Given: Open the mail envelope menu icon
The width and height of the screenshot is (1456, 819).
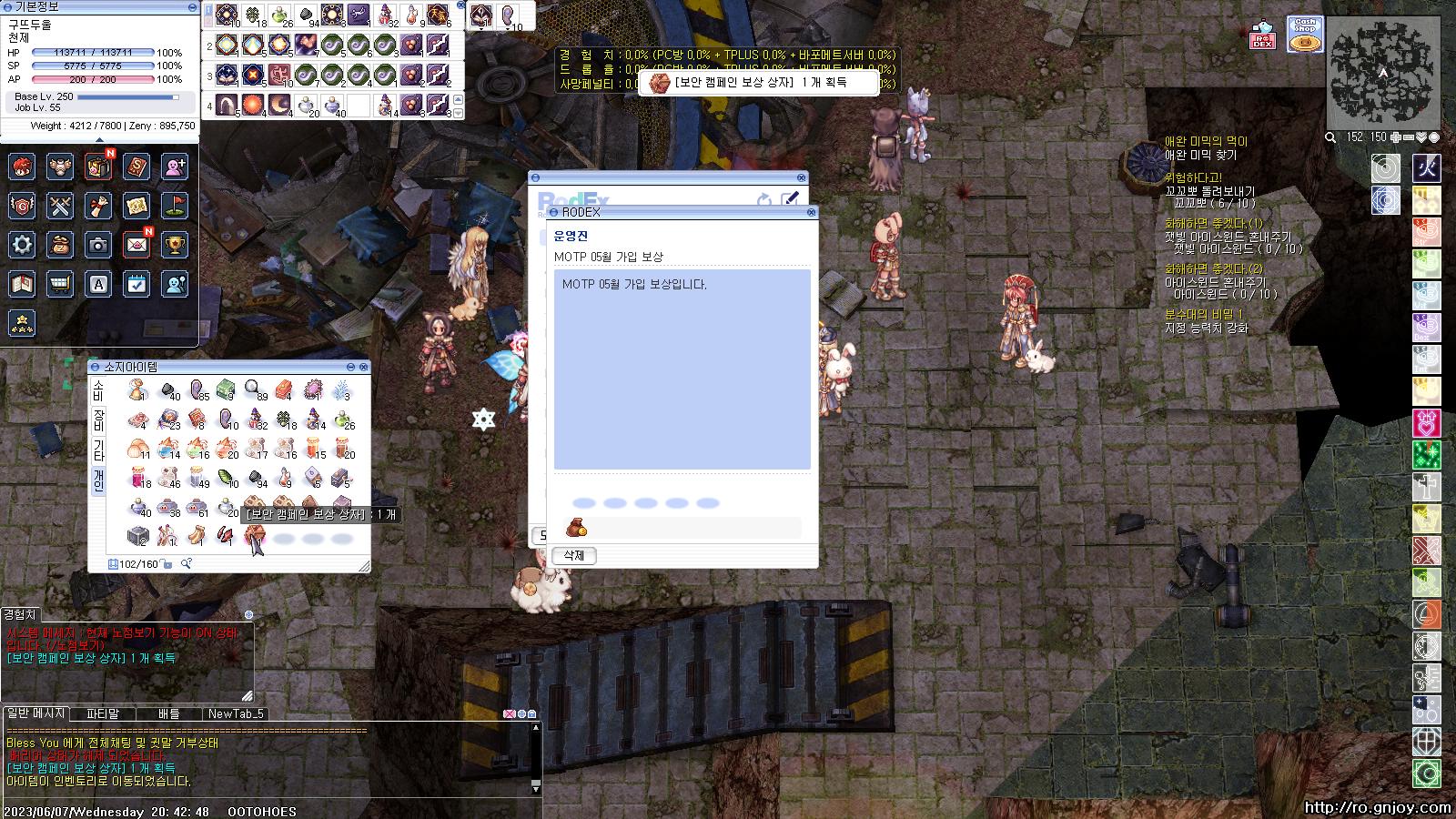Looking at the screenshot, I should pos(136,245).
